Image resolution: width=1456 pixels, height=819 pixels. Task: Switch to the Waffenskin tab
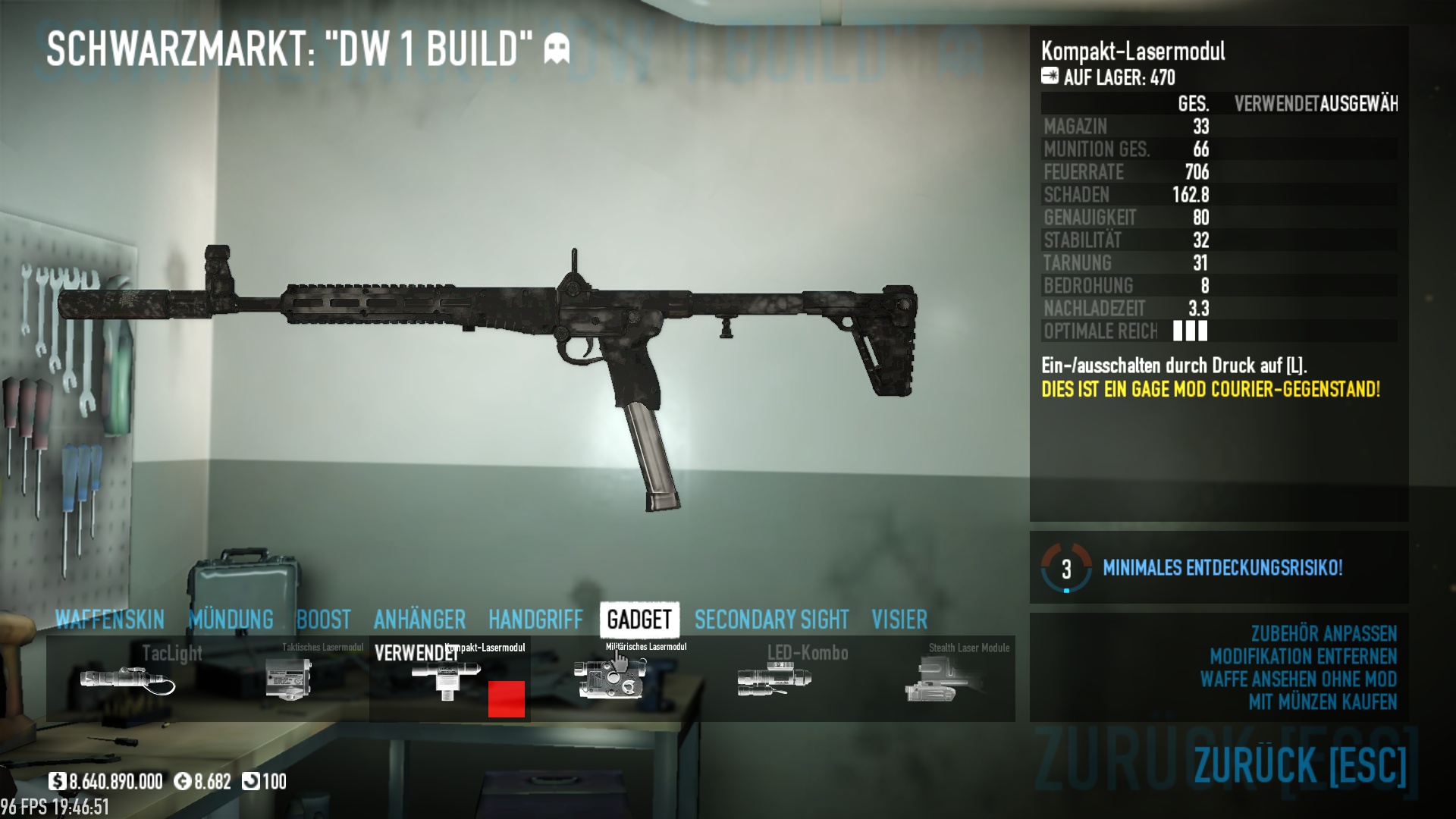[x=109, y=620]
